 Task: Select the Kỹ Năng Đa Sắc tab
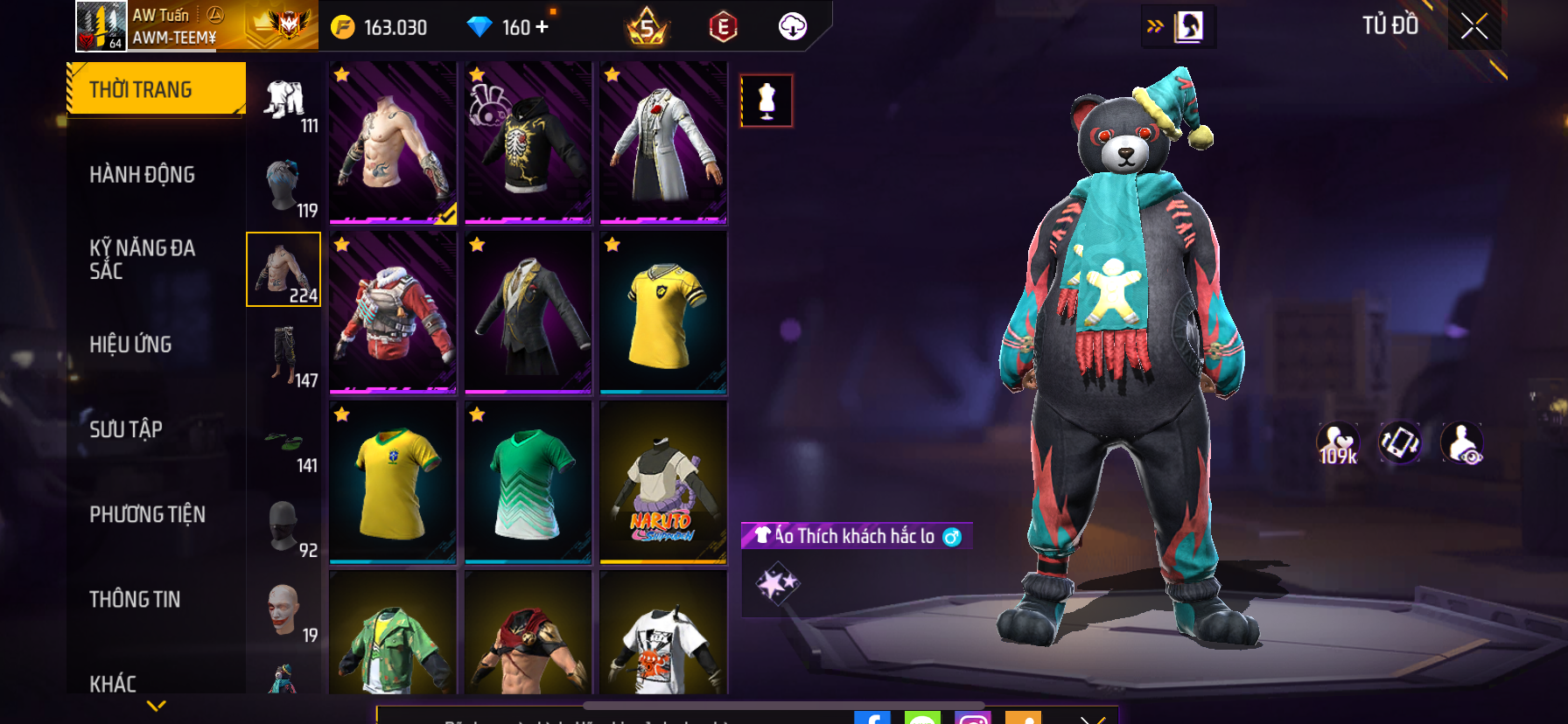pos(142,260)
